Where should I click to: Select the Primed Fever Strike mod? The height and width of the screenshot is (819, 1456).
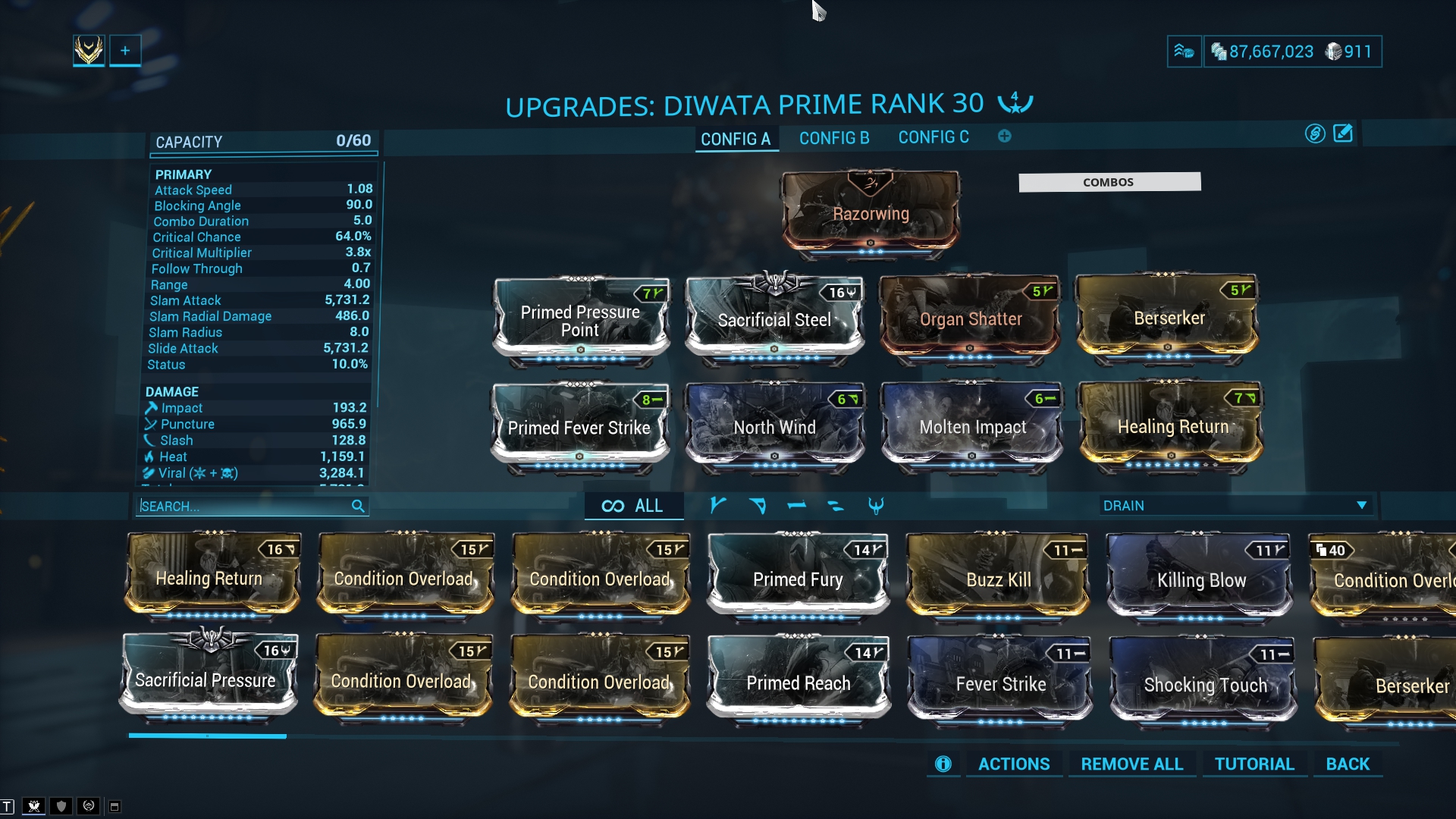tap(579, 427)
